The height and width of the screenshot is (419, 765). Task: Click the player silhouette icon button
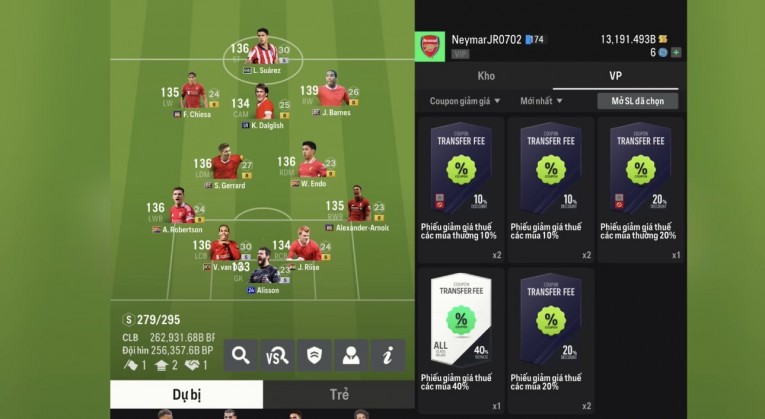(350, 353)
